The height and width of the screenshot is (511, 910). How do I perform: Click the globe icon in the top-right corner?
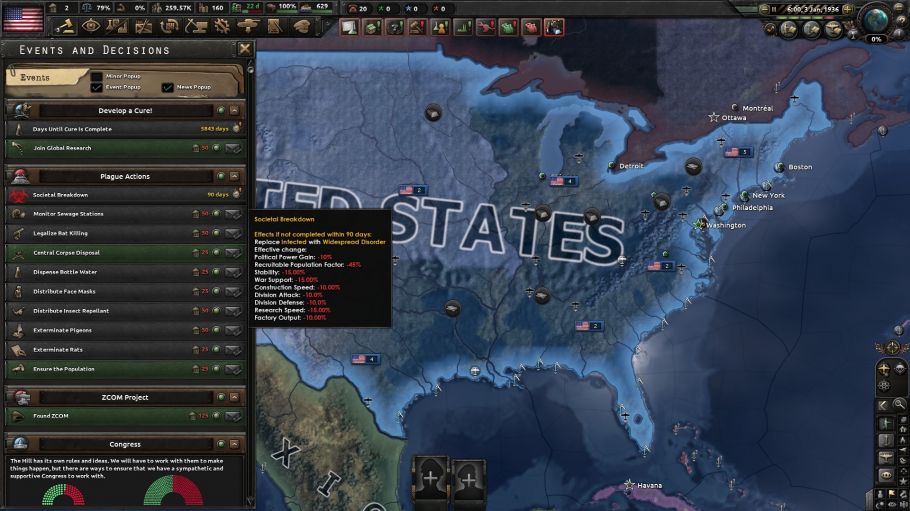(875, 21)
